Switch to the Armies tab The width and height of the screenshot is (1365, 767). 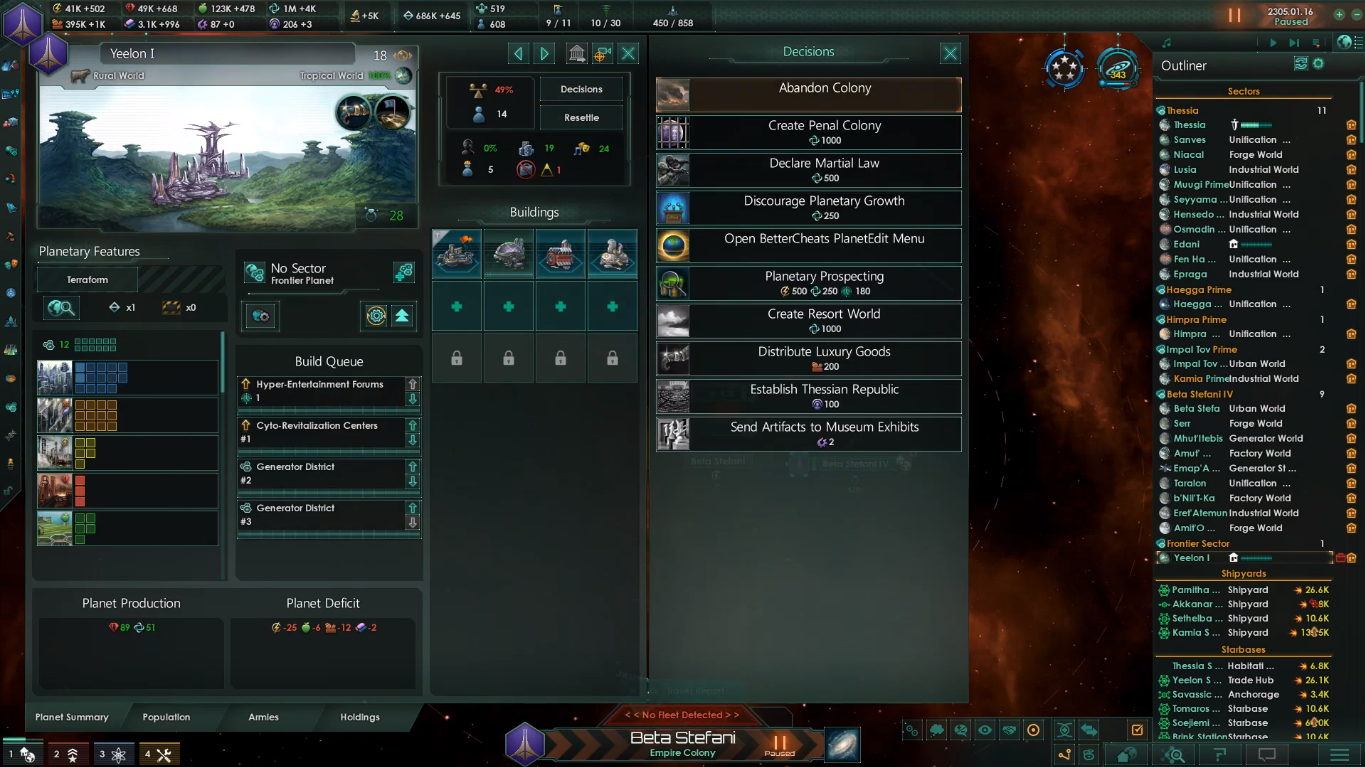tap(264, 717)
